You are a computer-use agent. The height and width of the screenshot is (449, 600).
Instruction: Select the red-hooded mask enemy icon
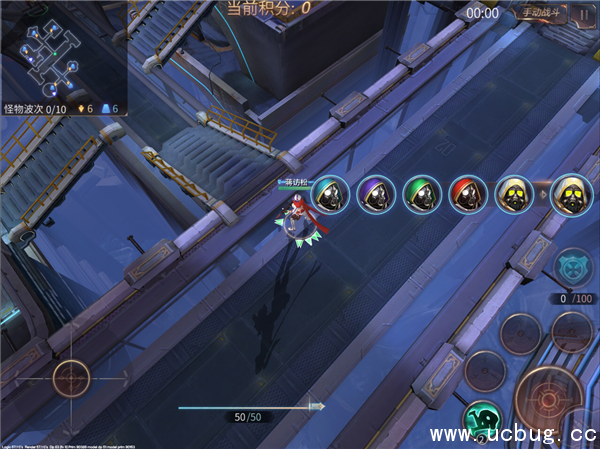pos(468,195)
